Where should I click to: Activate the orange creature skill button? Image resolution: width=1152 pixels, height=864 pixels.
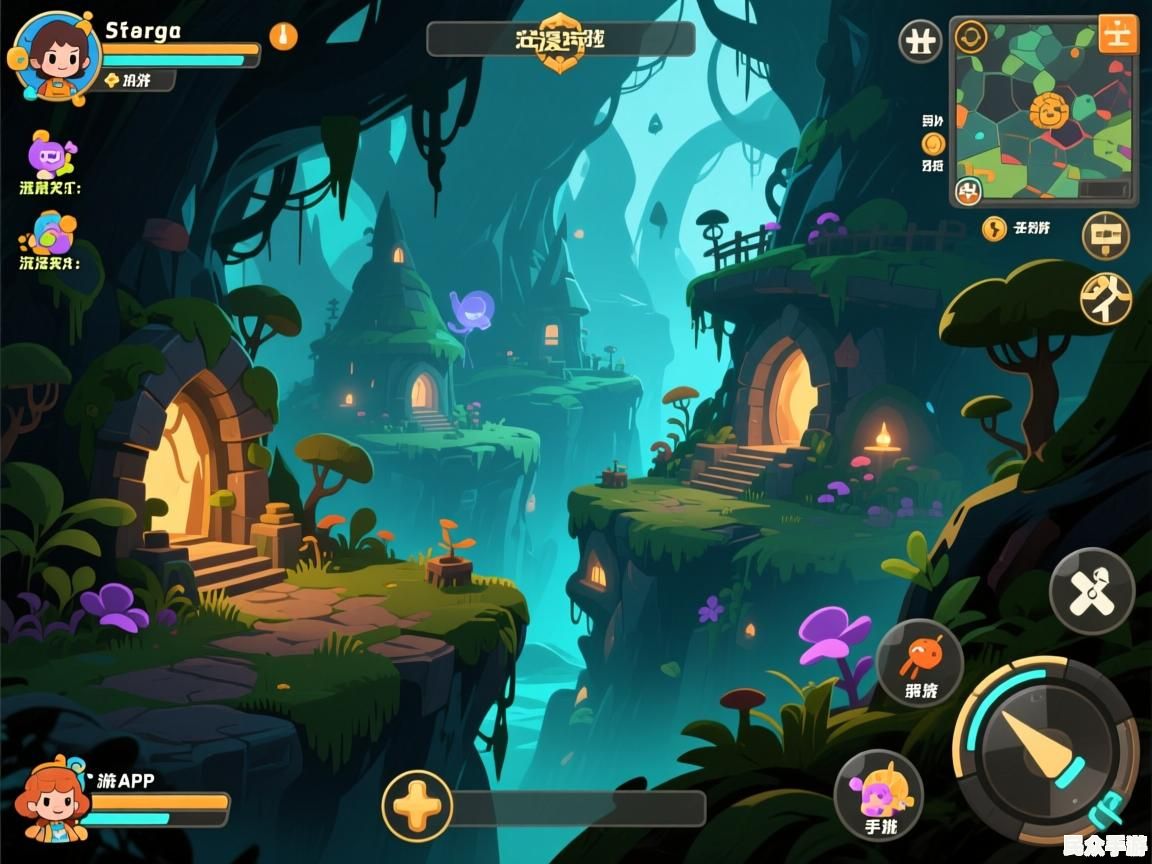919,663
